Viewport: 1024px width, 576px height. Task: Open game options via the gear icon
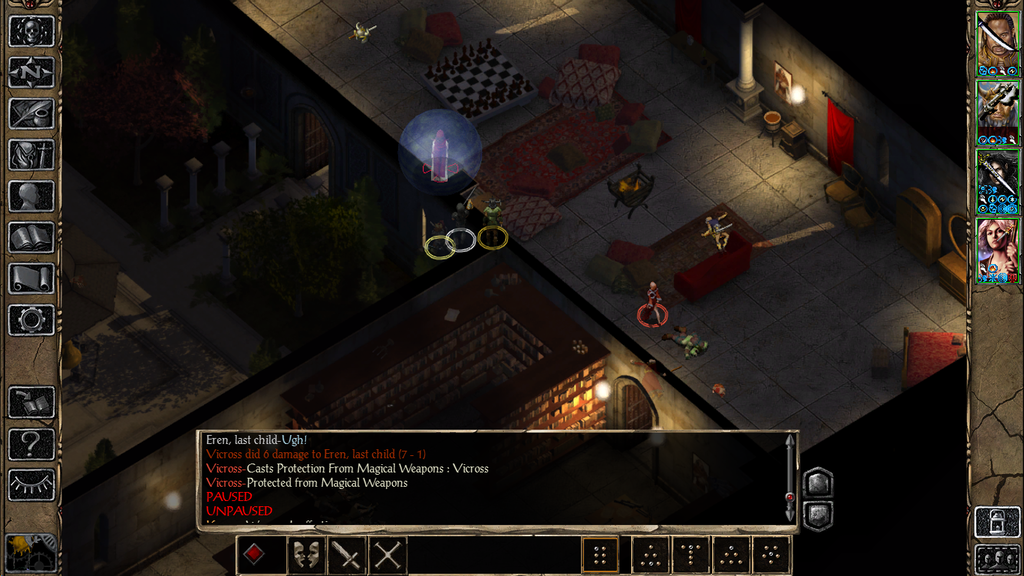click(31, 320)
